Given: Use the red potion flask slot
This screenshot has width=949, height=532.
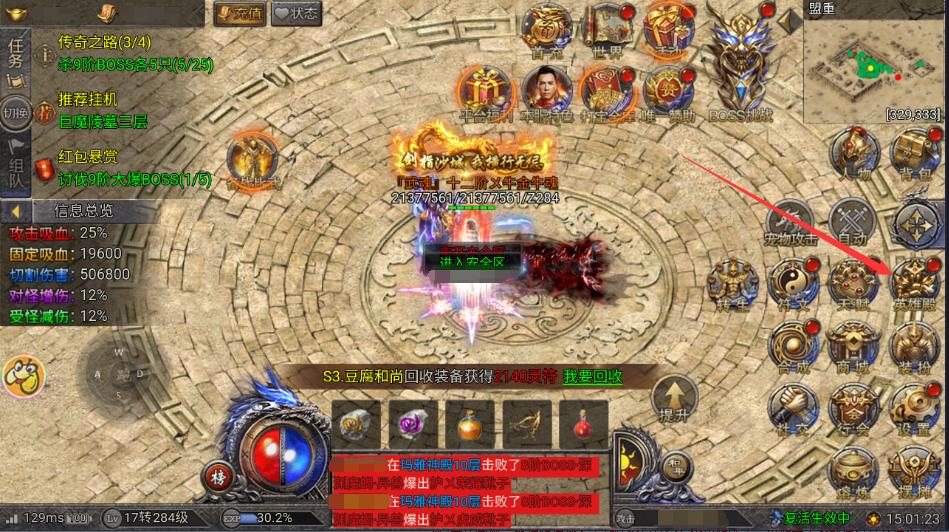Looking at the screenshot, I should [x=582, y=425].
